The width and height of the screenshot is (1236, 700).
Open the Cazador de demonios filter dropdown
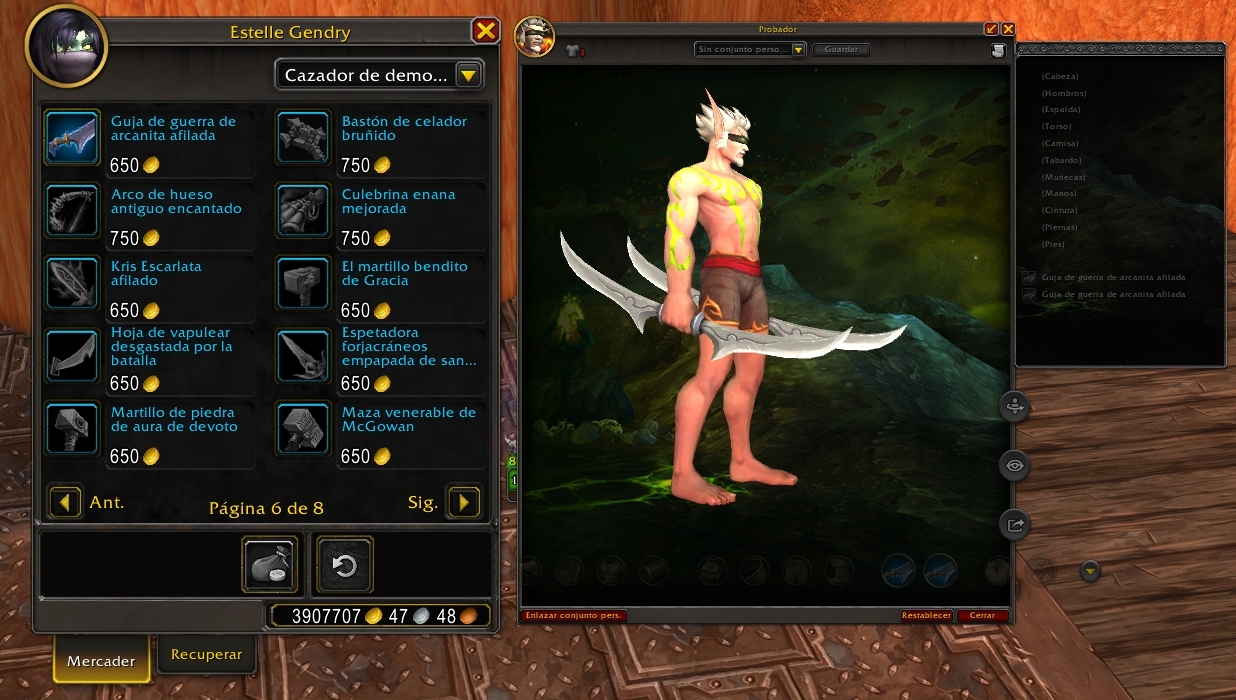469,75
